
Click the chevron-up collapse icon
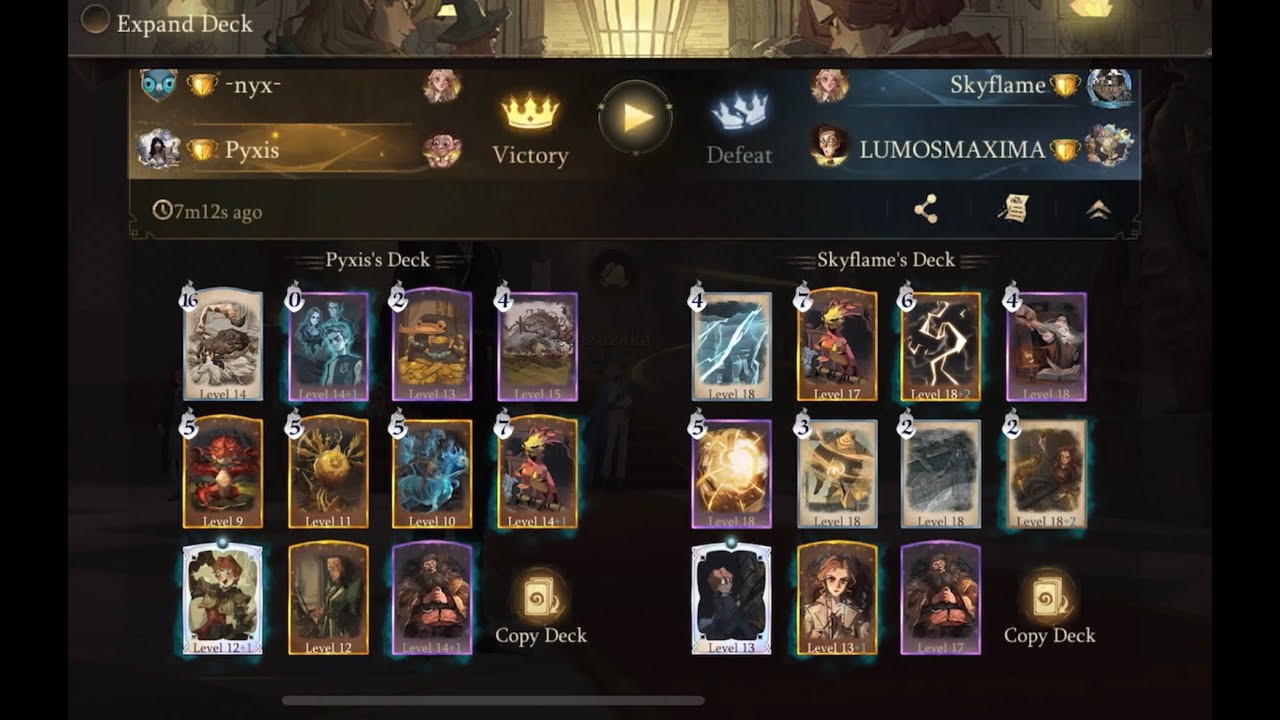point(1101,210)
